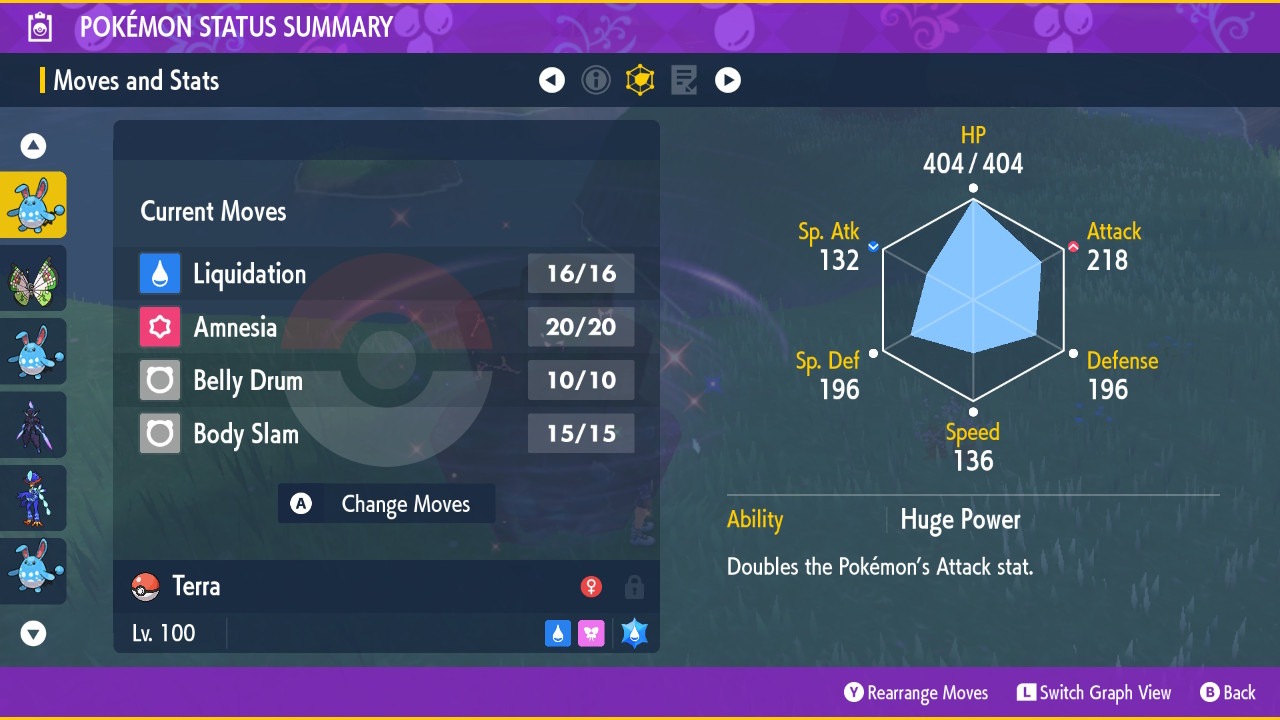Click the Rearrange Moves option
This screenshot has height=720, width=1280.
(x=916, y=693)
